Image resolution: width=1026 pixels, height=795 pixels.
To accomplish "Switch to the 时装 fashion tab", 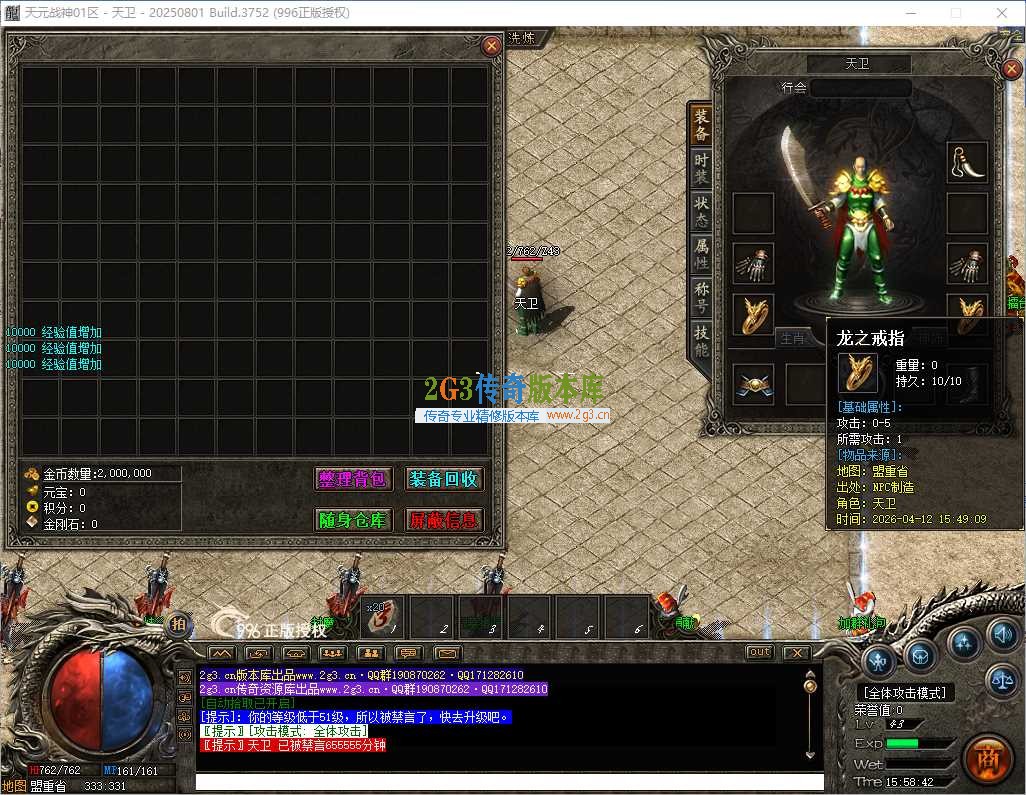I will (x=701, y=167).
